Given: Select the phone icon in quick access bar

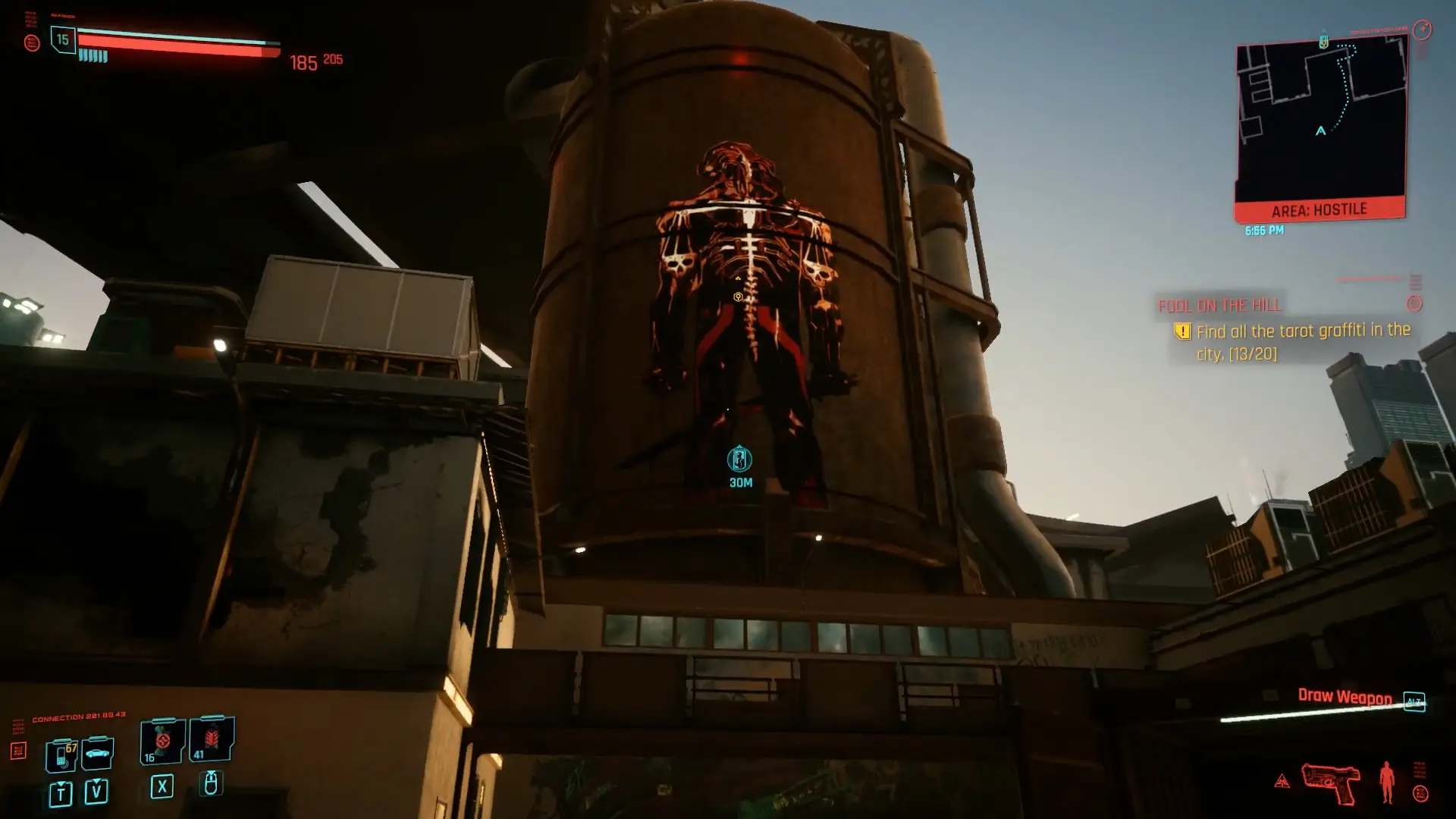Looking at the screenshot, I should click(61, 756).
